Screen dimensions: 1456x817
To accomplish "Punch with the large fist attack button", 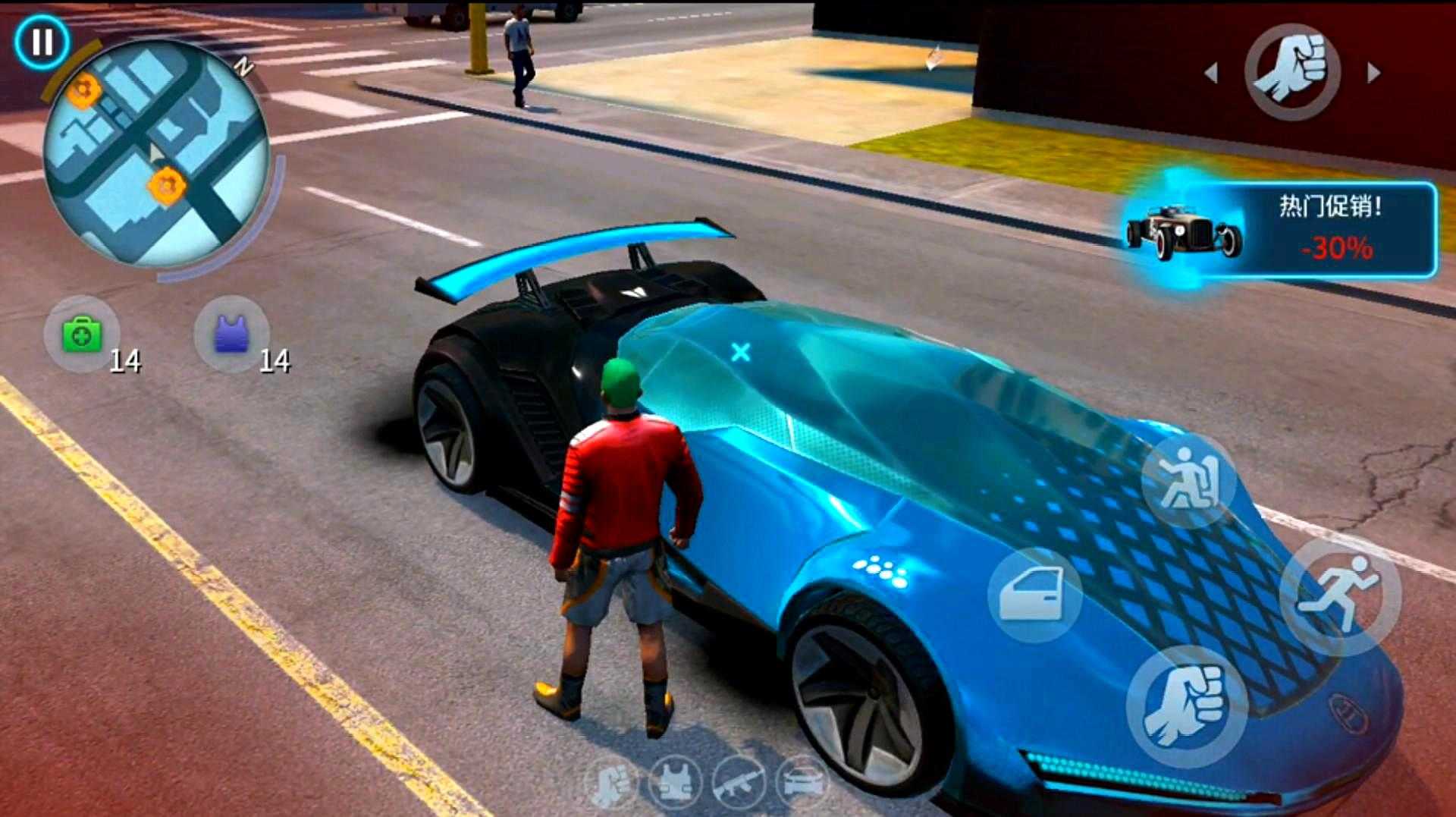I will [x=1187, y=707].
